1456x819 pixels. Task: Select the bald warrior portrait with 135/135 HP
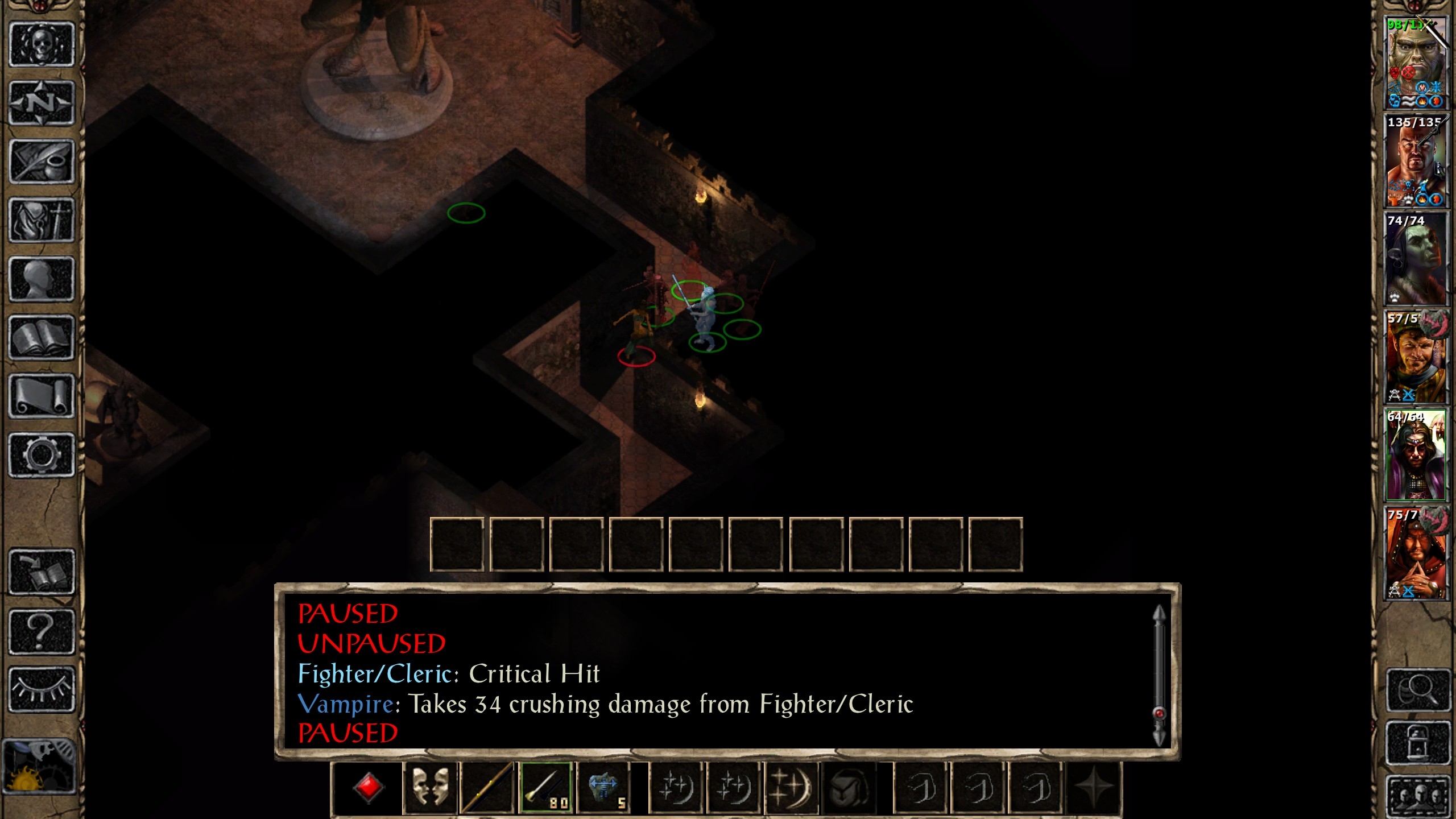(x=1416, y=162)
